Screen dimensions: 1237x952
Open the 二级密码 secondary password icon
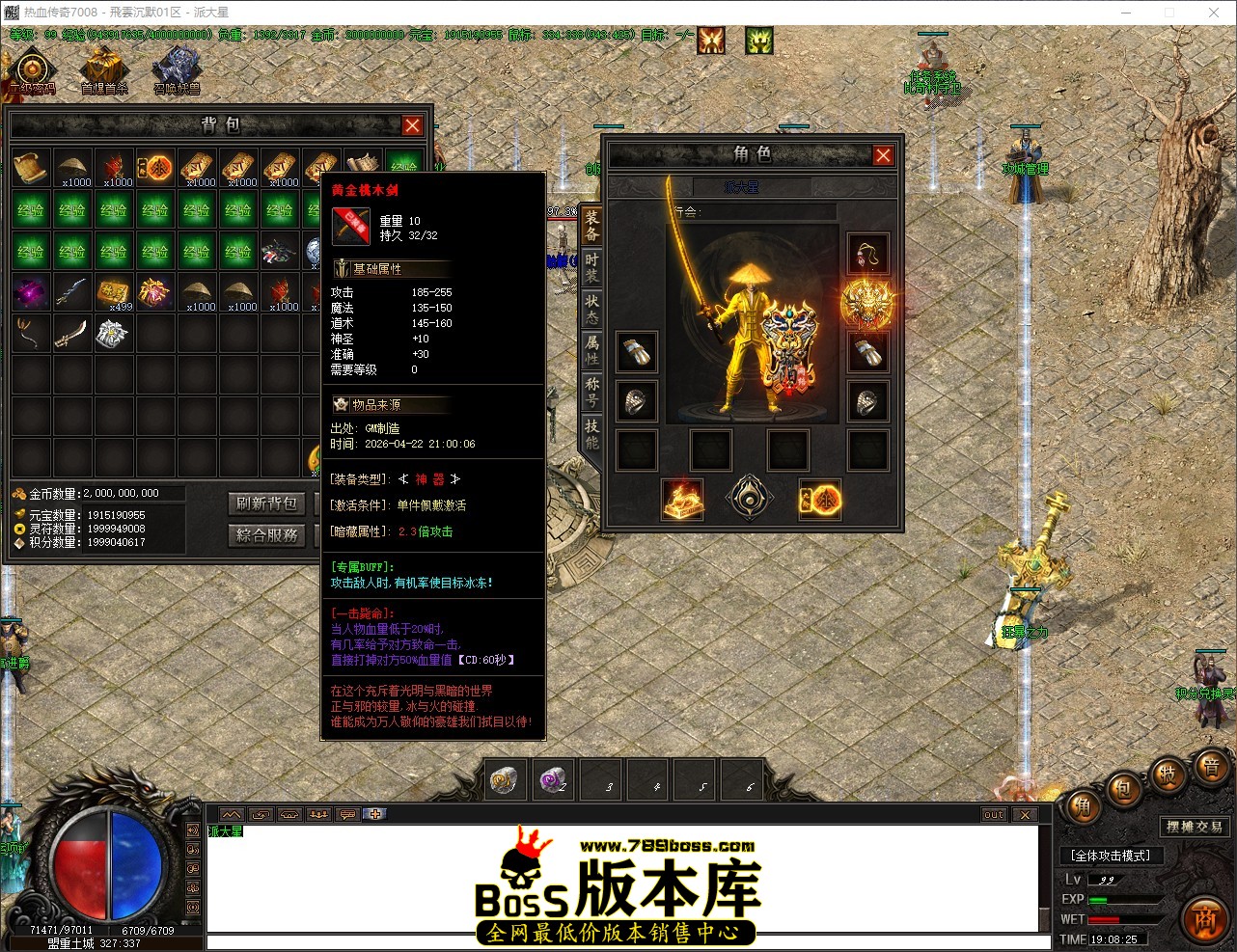[x=32, y=68]
